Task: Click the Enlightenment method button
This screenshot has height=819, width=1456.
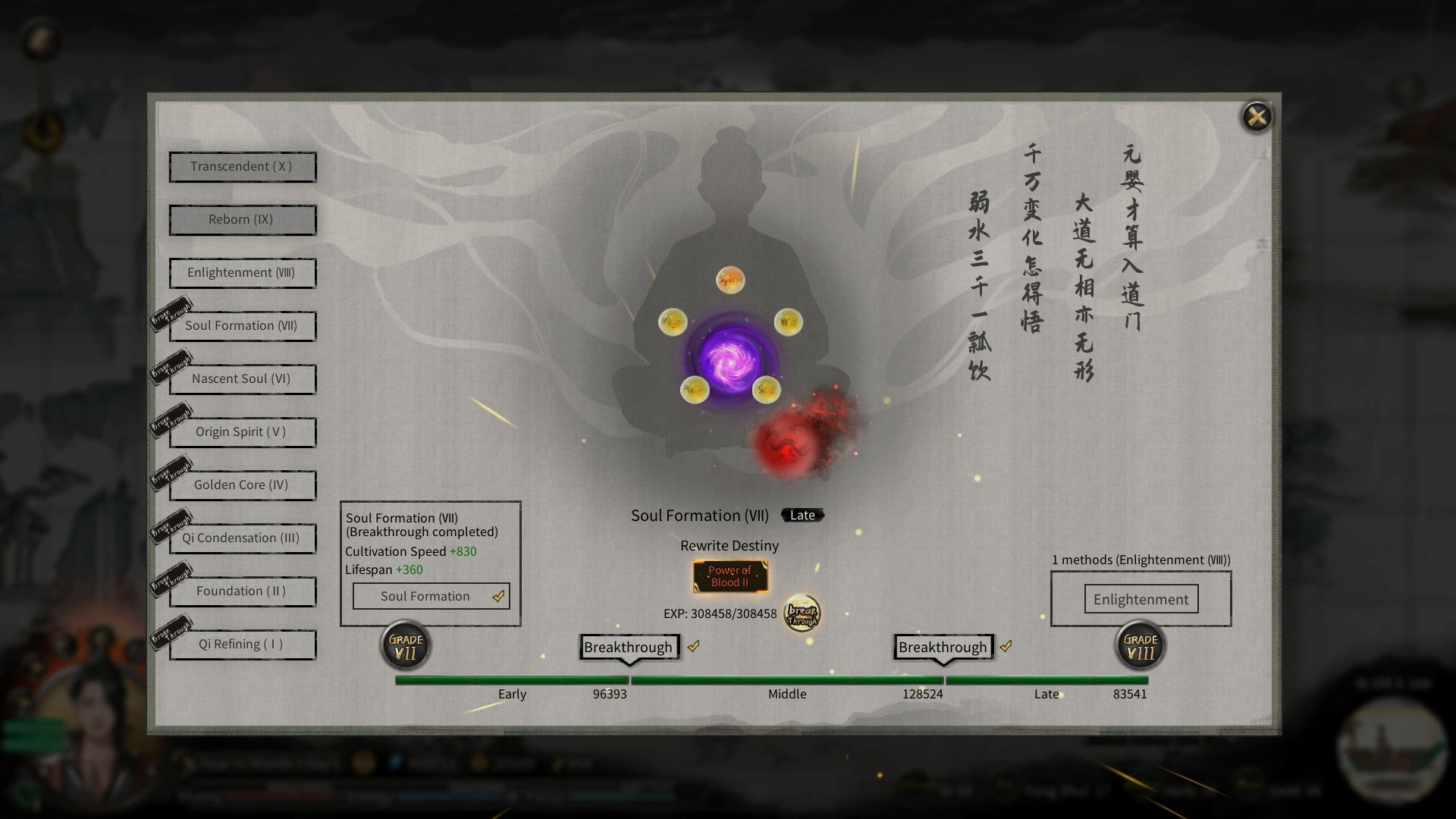Action: pos(1140,599)
